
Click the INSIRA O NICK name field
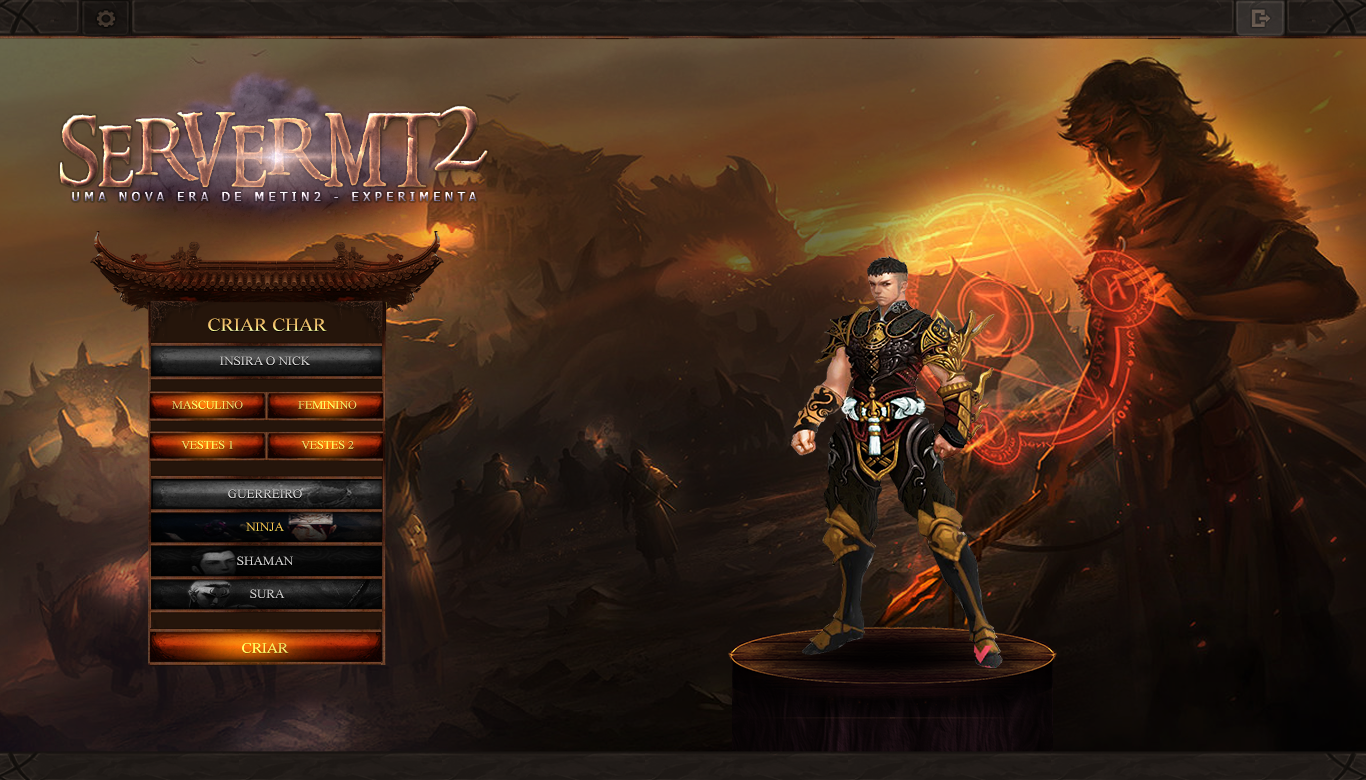pos(266,361)
